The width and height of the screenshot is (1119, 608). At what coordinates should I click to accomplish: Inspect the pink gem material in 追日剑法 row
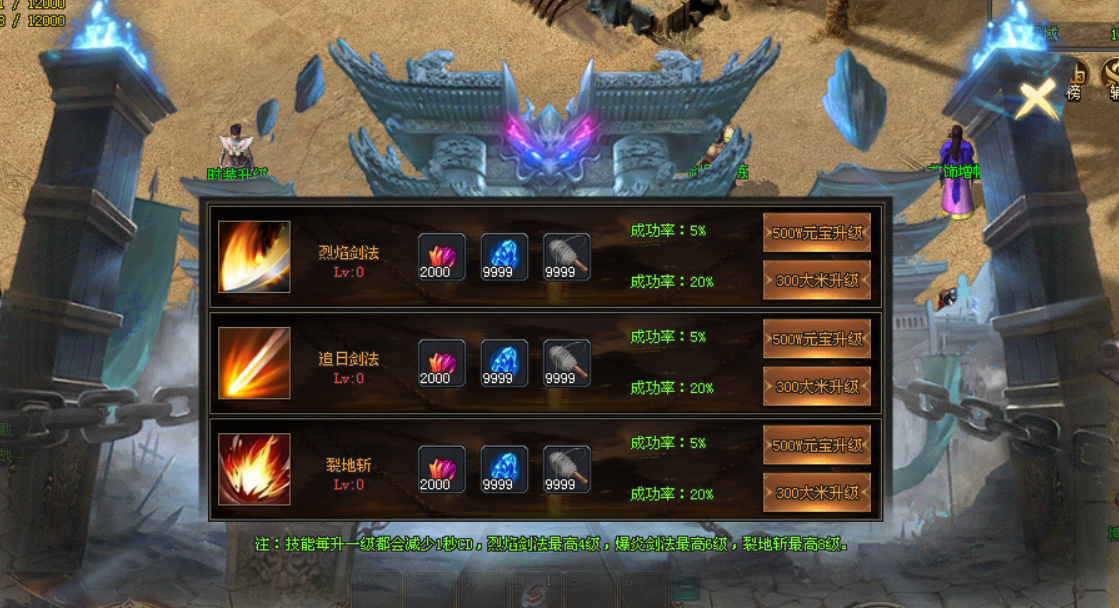(441, 363)
